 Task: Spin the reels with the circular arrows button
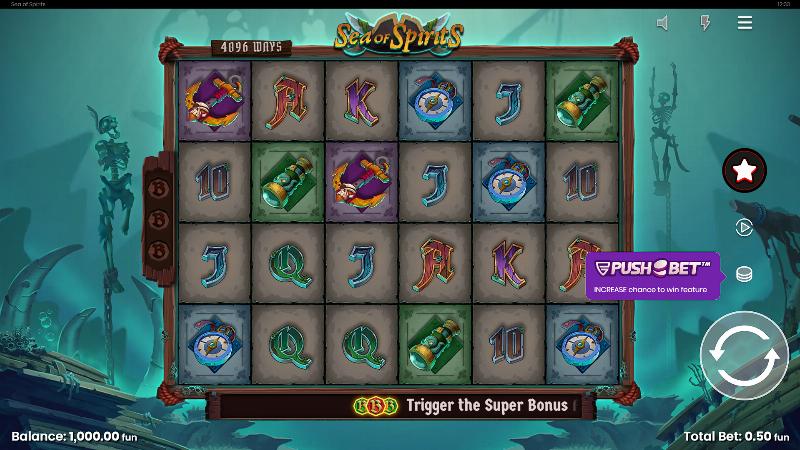pos(744,355)
